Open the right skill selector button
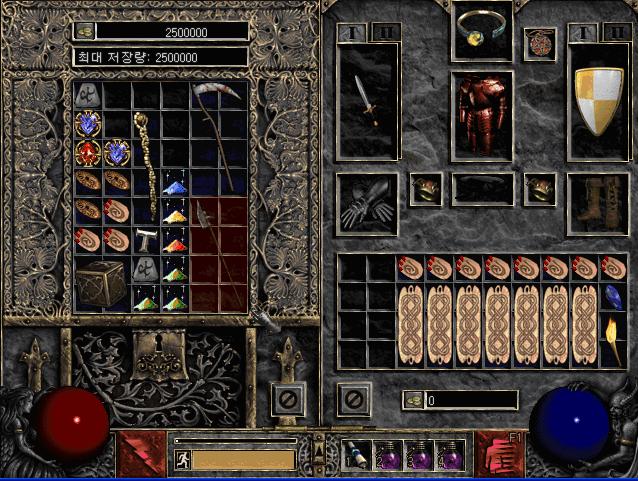Screen dimensions: 638x481 pyautogui.click(x=497, y=453)
